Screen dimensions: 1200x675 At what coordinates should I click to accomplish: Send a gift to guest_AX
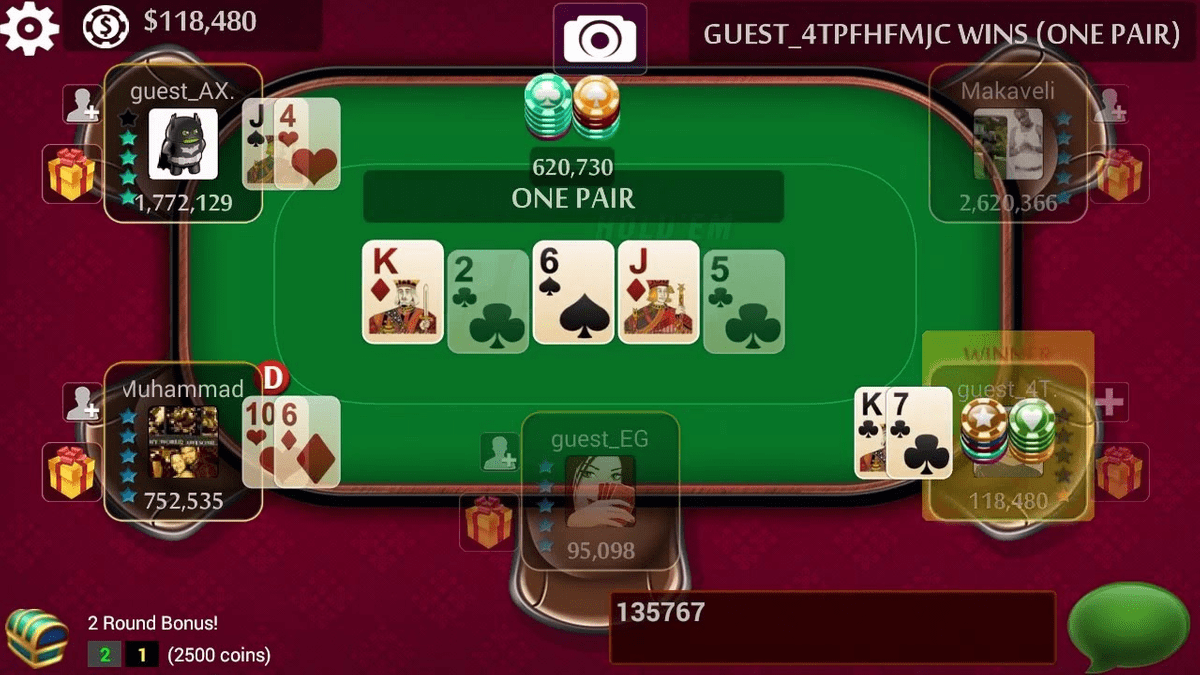pos(71,174)
